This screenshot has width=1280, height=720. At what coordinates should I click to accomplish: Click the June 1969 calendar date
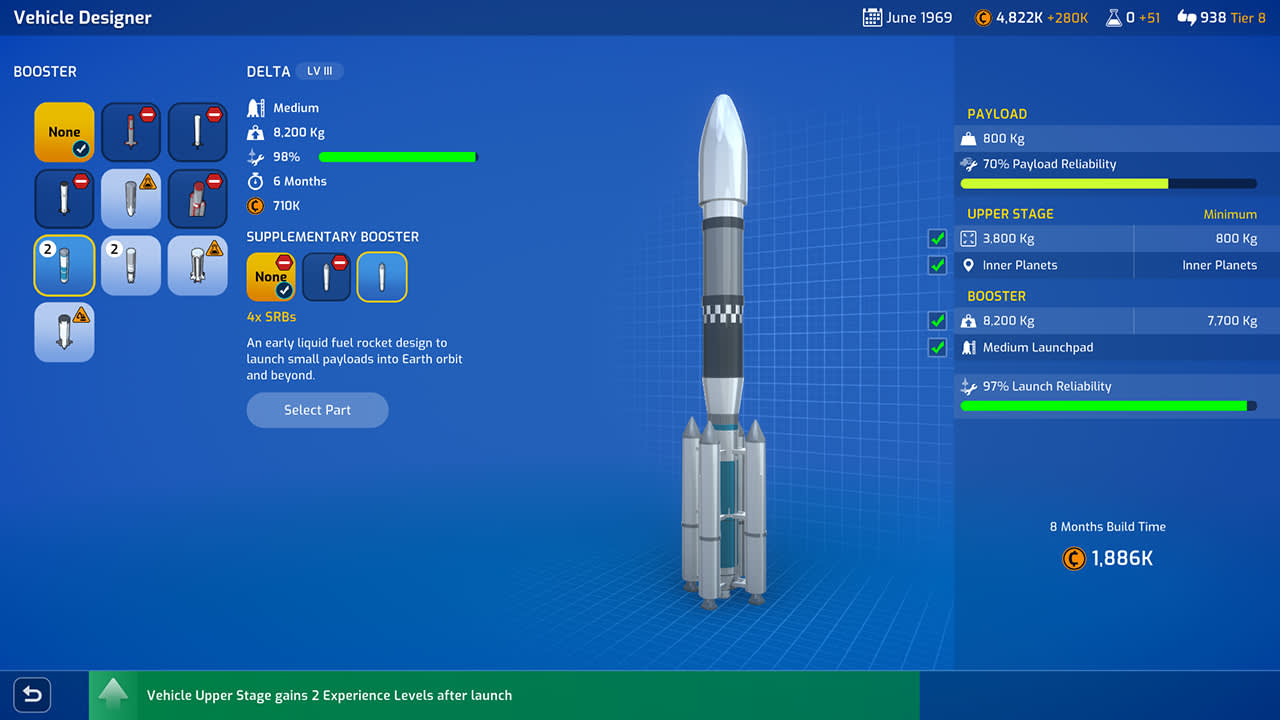coord(906,17)
